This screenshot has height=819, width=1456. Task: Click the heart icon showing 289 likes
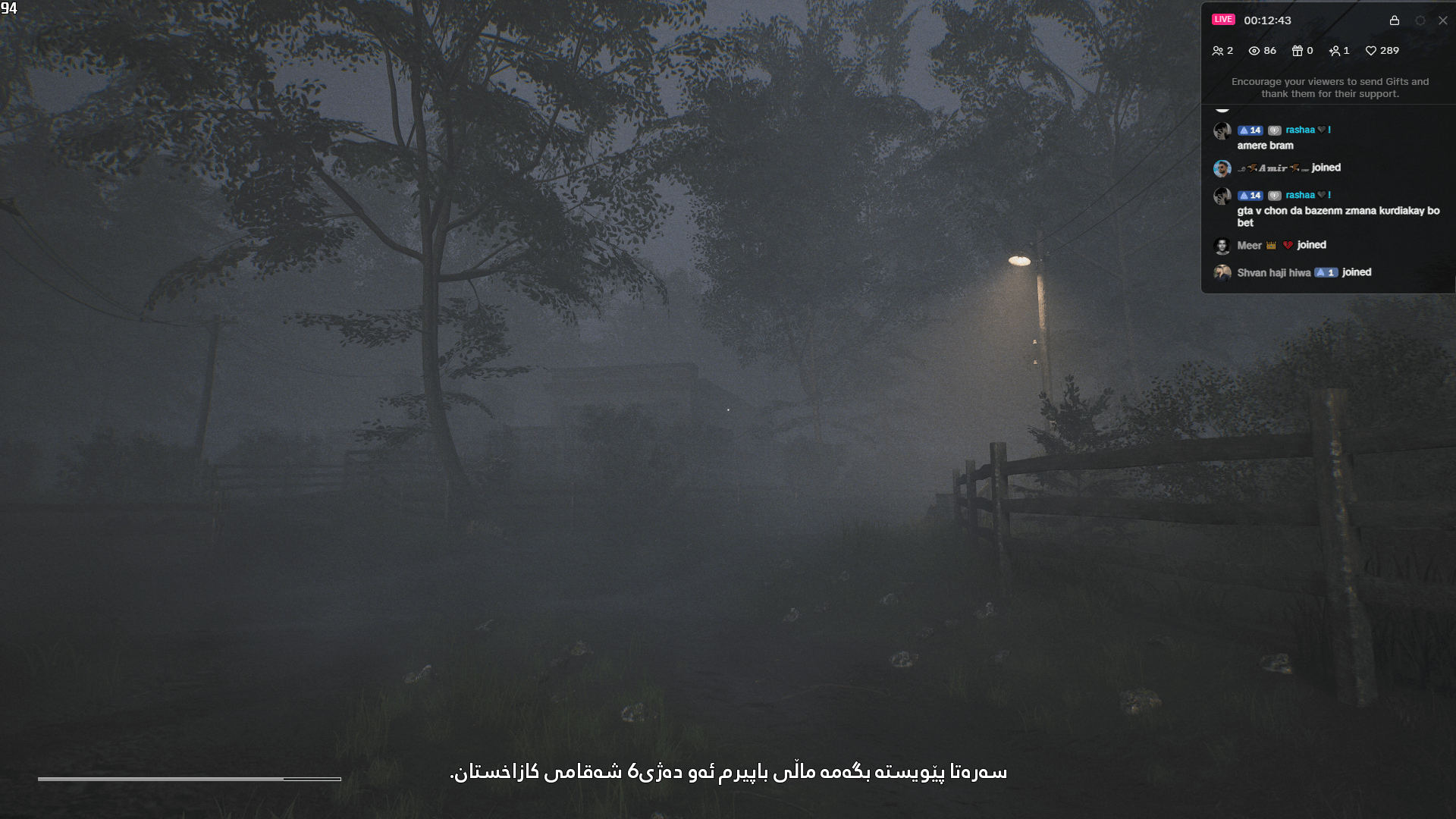pos(1371,51)
